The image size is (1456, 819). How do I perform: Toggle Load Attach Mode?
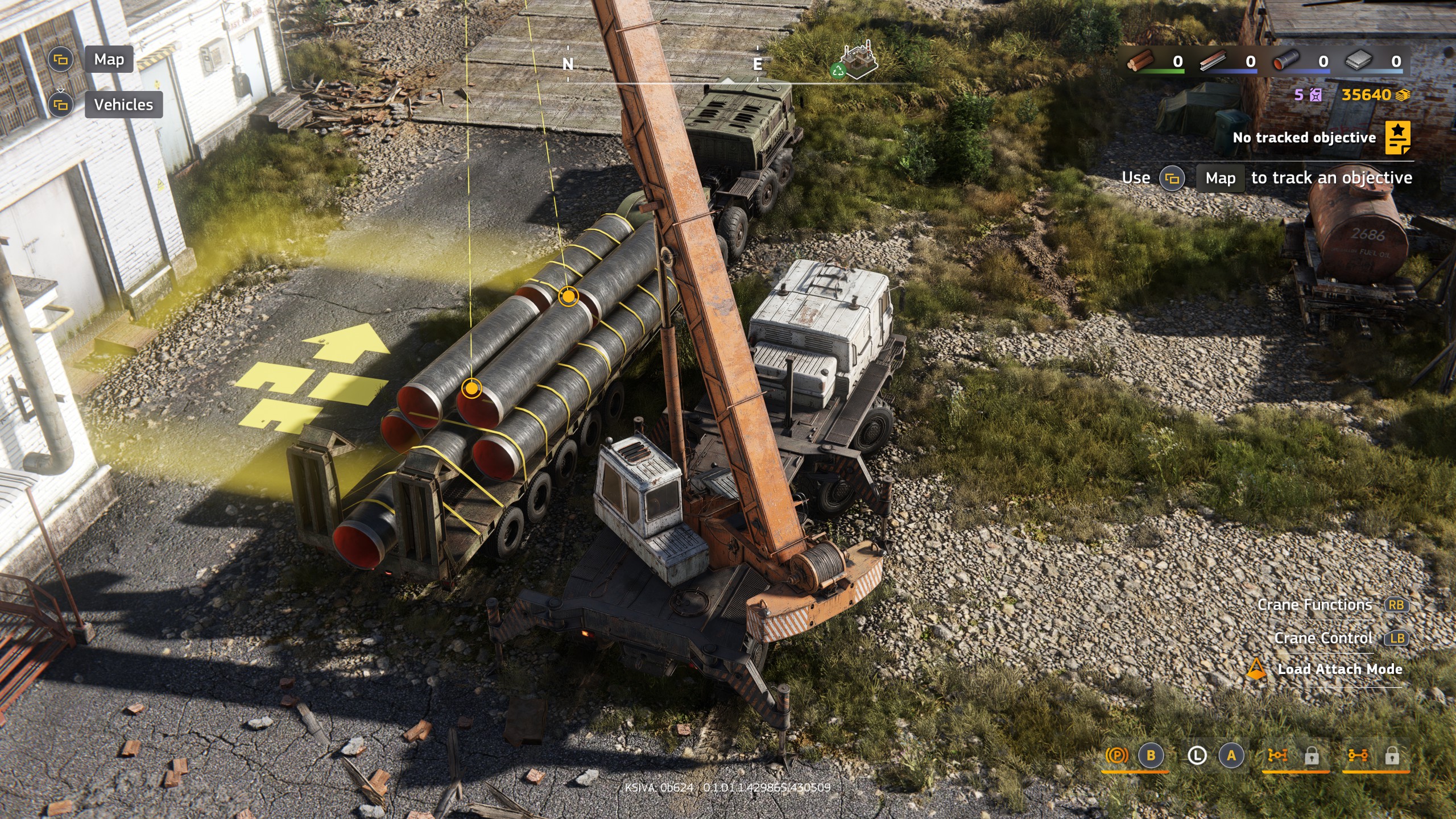pyautogui.click(x=1339, y=669)
